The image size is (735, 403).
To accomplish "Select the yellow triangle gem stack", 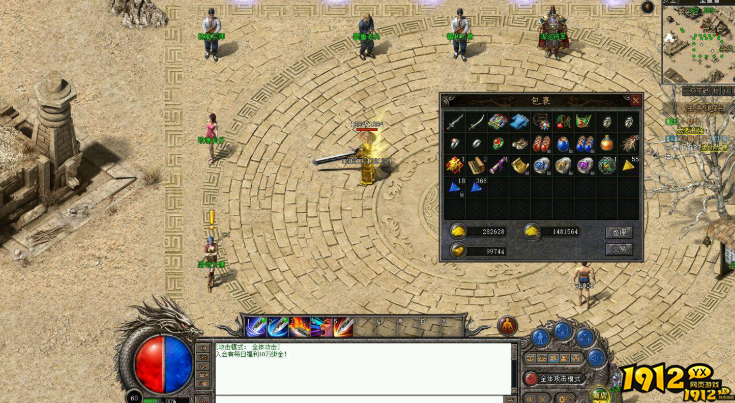I will (x=631, y=164).
